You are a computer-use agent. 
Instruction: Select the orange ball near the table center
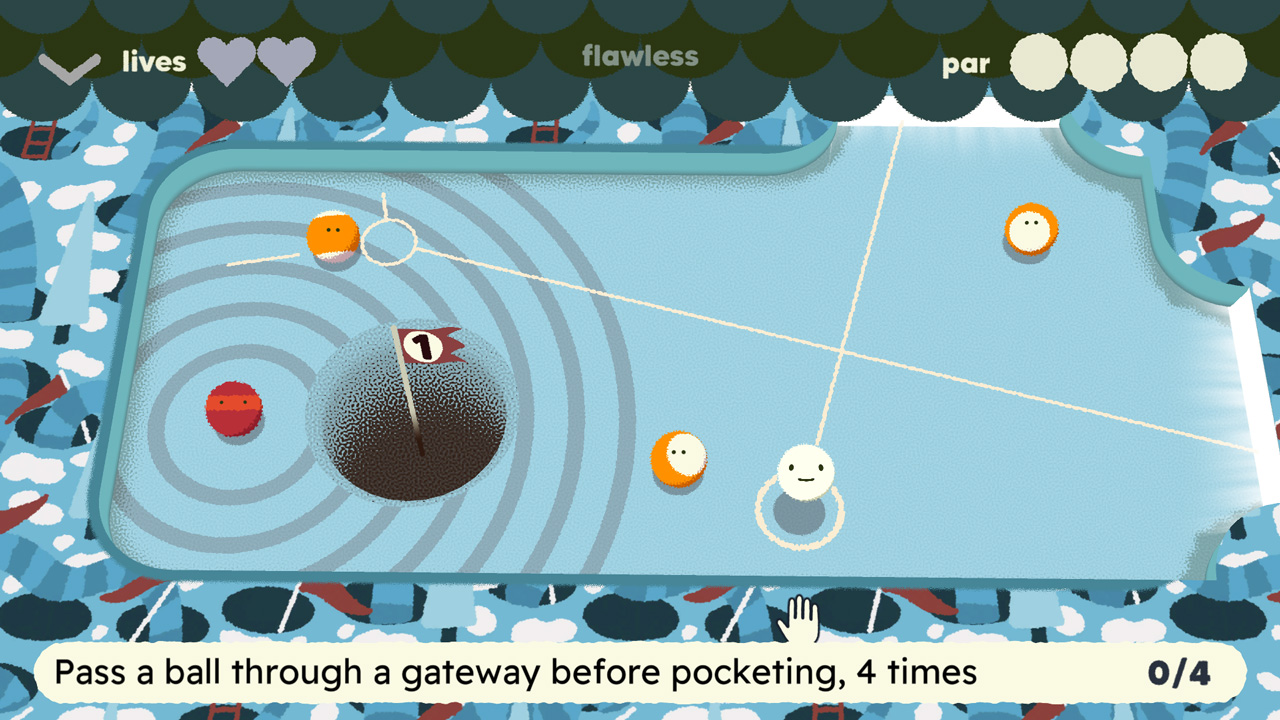678,458
